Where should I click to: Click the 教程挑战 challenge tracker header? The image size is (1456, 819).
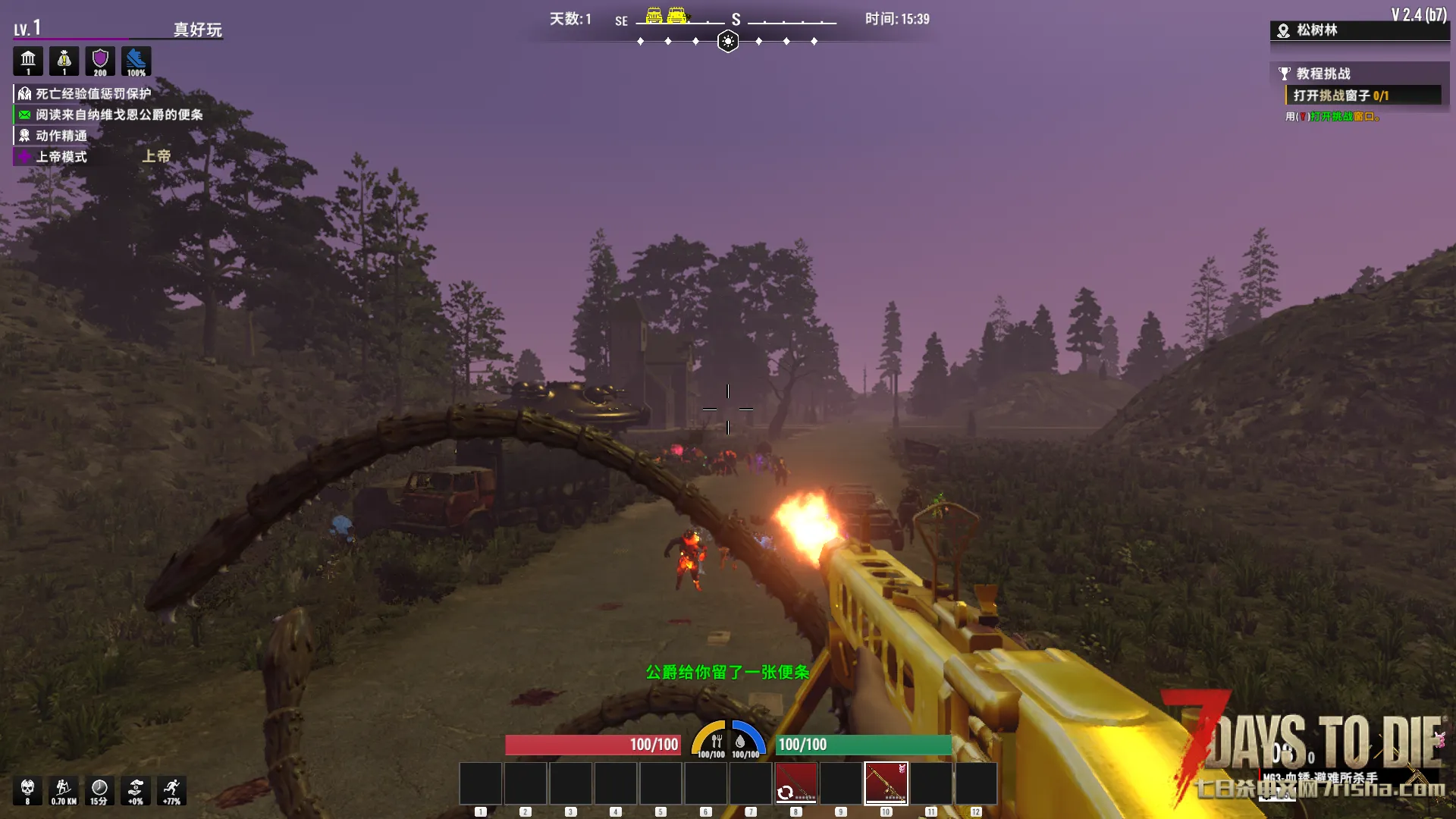pyautogui.click(x=1323, y=74)
